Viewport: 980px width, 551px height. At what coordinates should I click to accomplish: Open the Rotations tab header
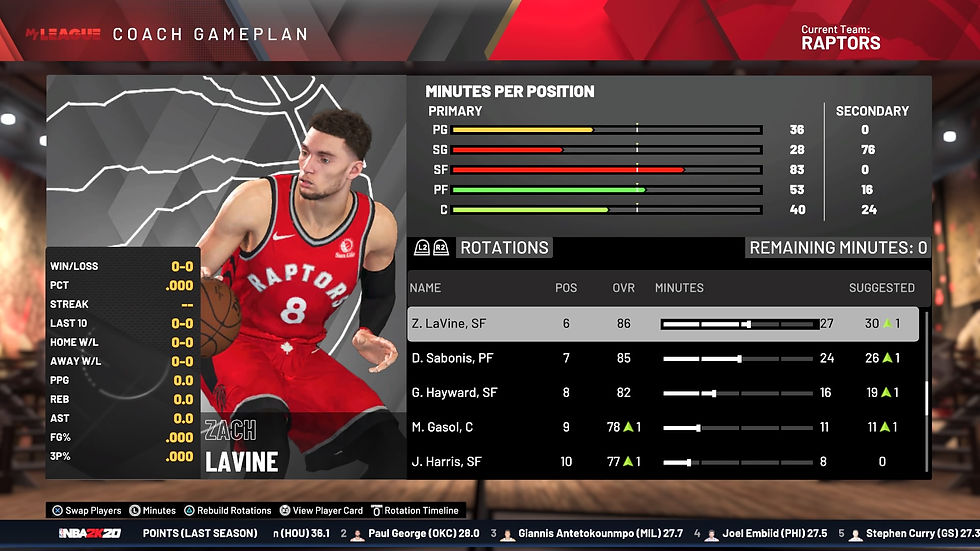504,248
